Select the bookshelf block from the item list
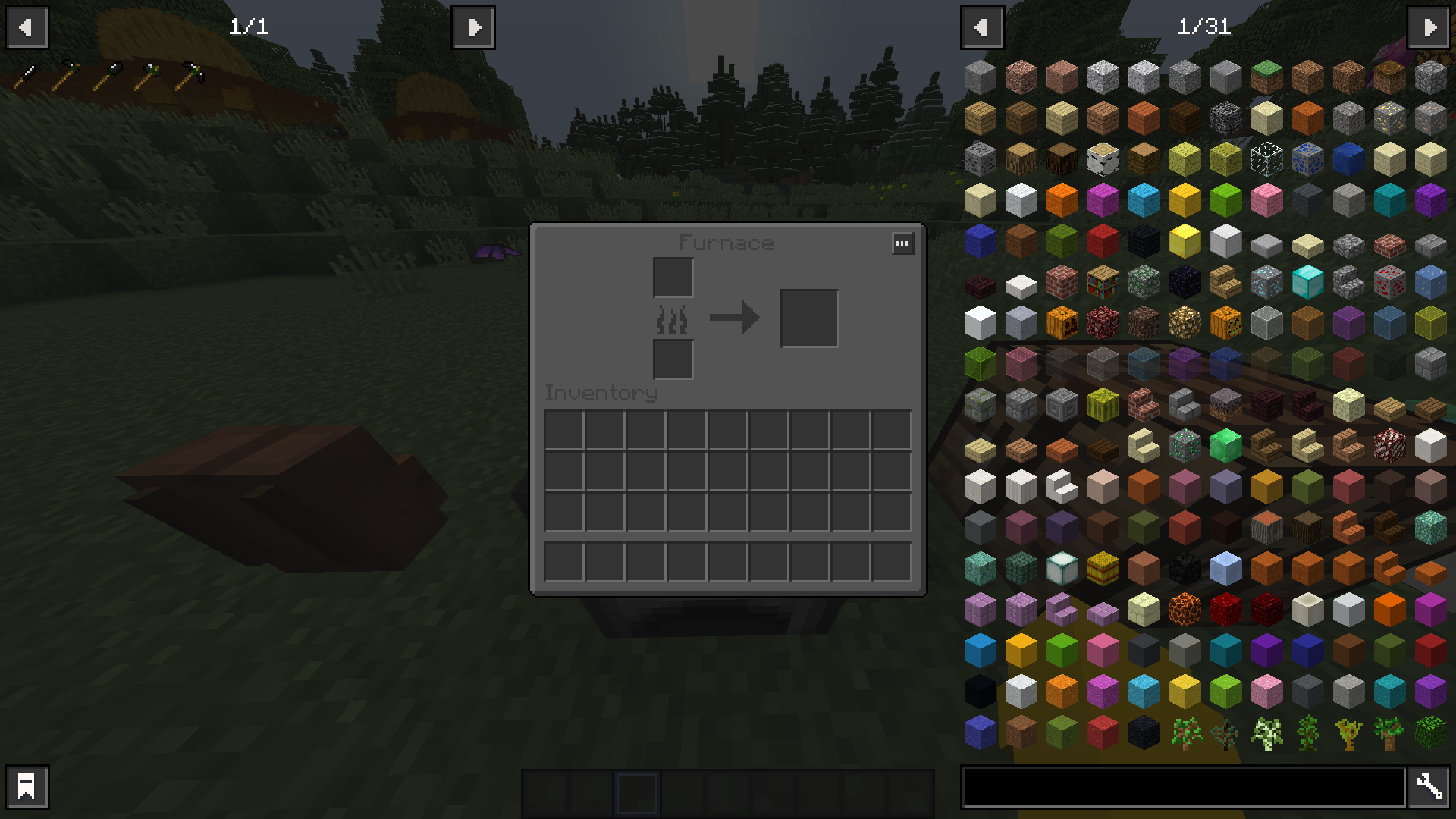 (1103, 281)
